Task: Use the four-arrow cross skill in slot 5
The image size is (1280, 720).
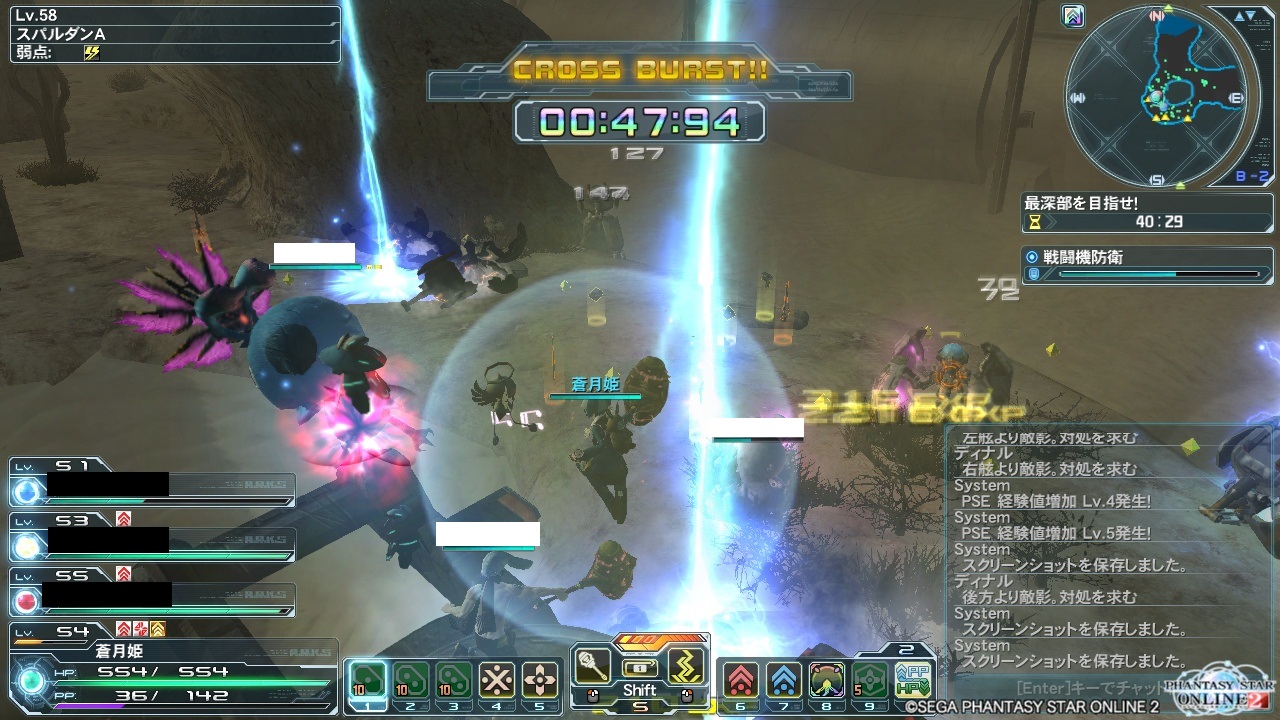Action: pos(540,680)
